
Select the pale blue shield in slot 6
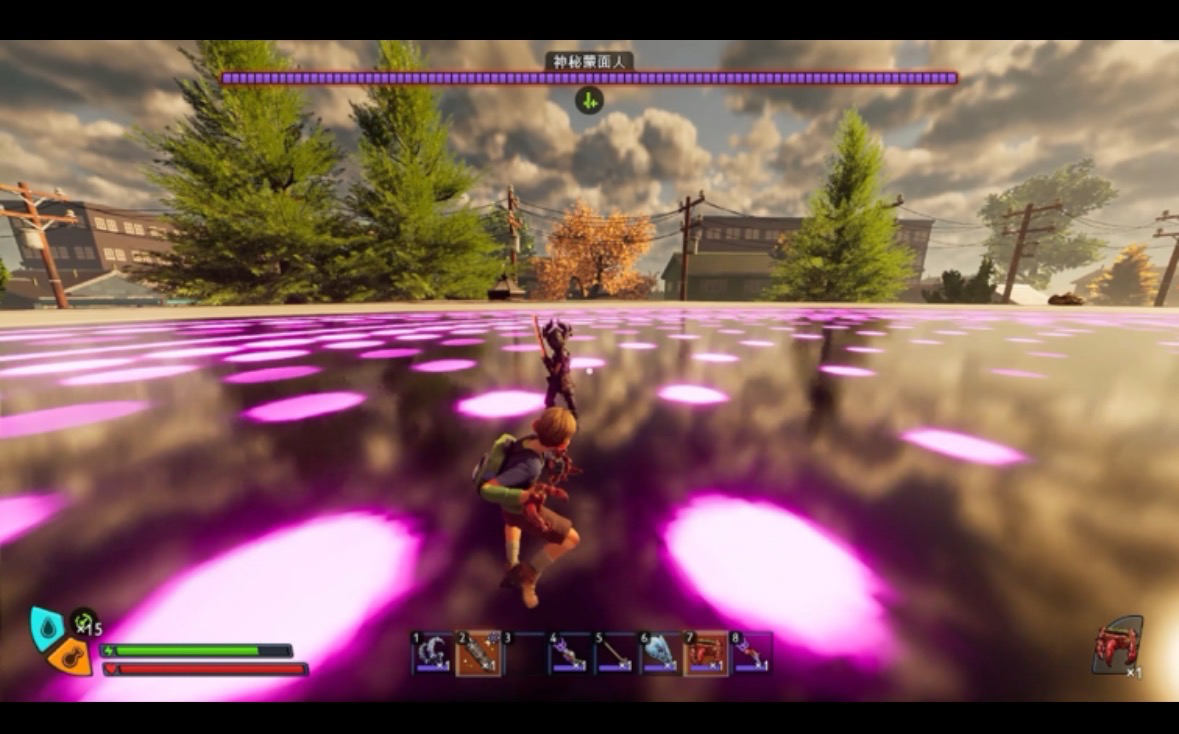coord(659,652)
